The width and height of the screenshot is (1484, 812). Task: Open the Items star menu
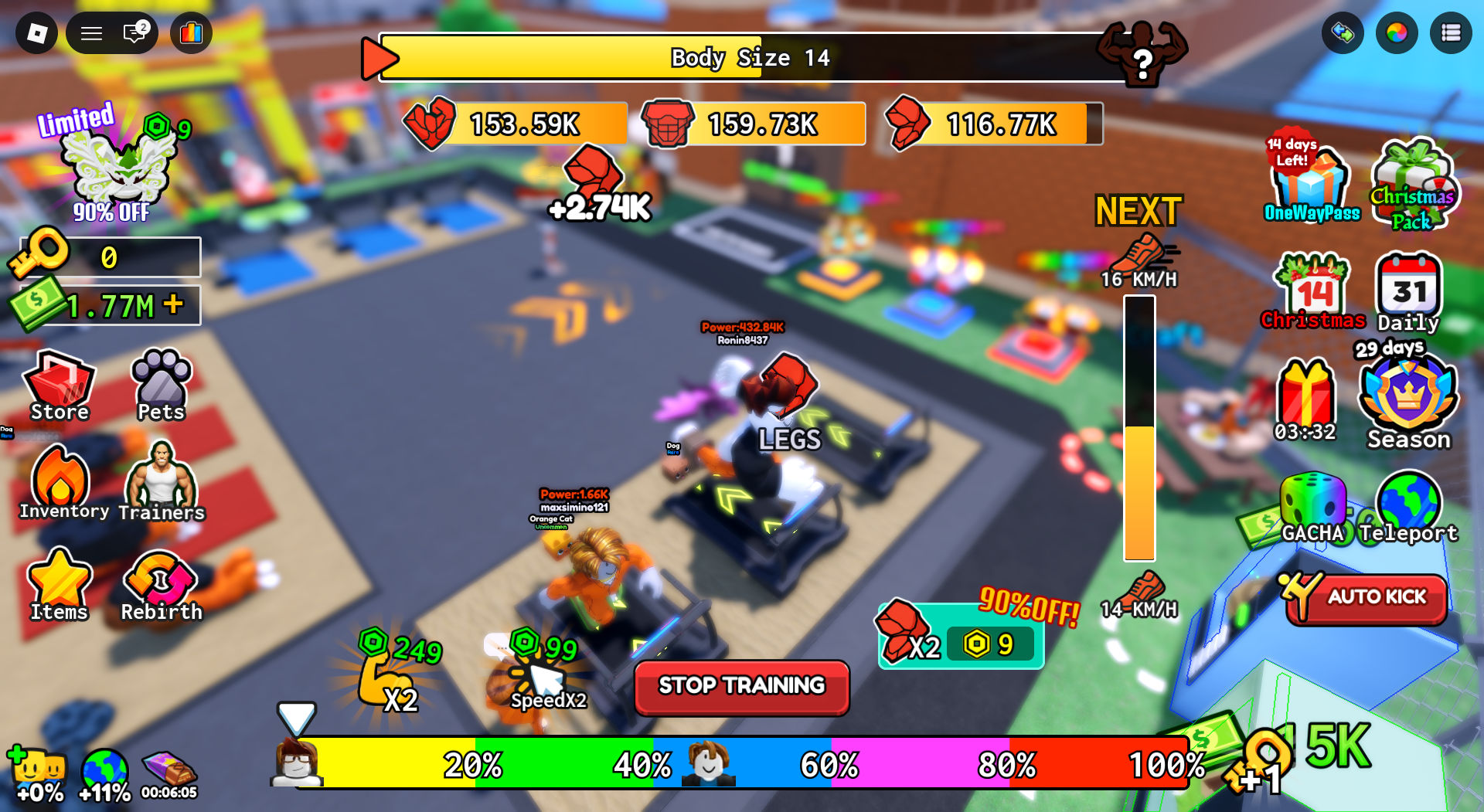(x=60, y=585)
